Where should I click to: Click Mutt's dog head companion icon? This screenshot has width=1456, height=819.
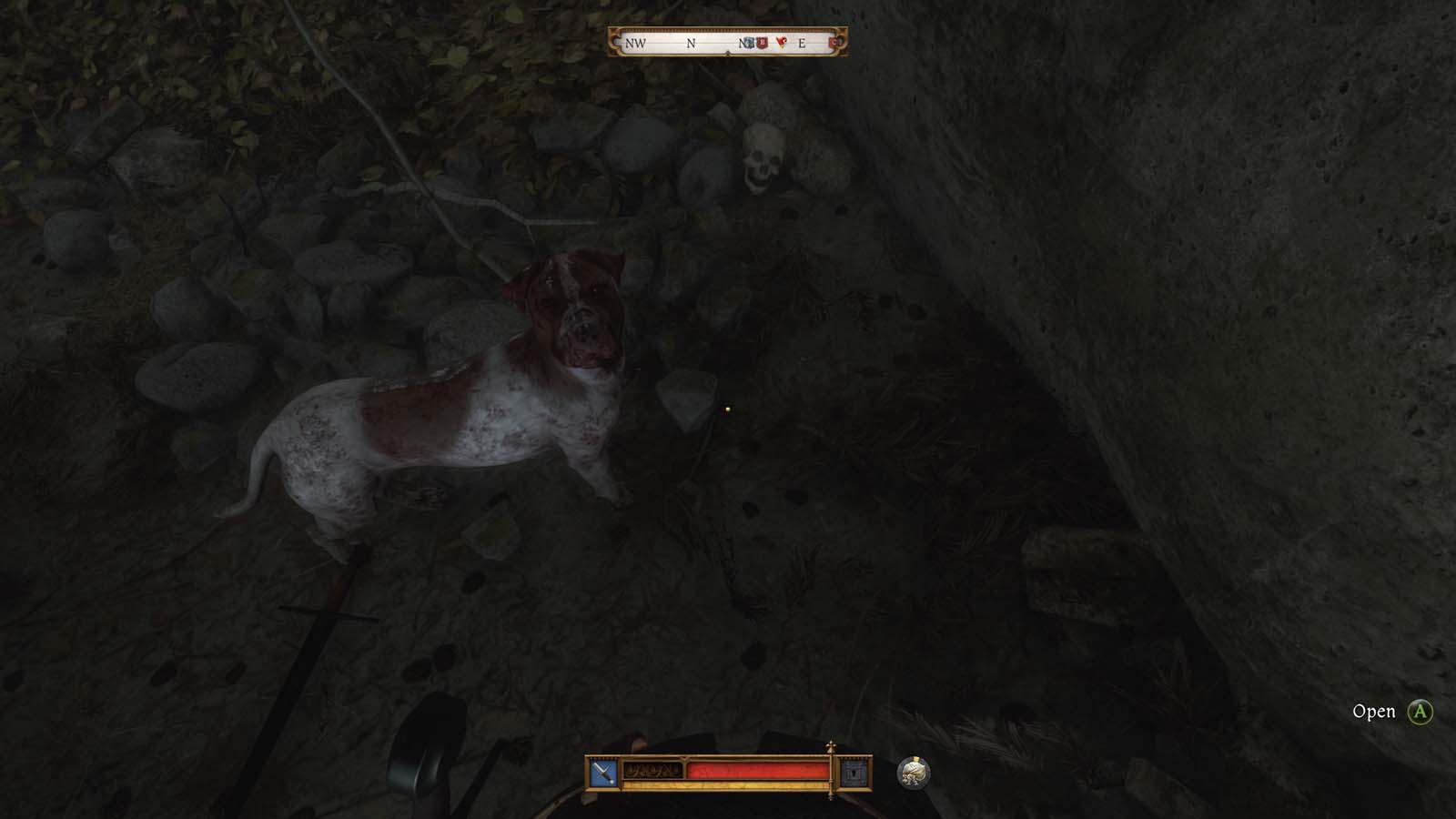(915, 771)
